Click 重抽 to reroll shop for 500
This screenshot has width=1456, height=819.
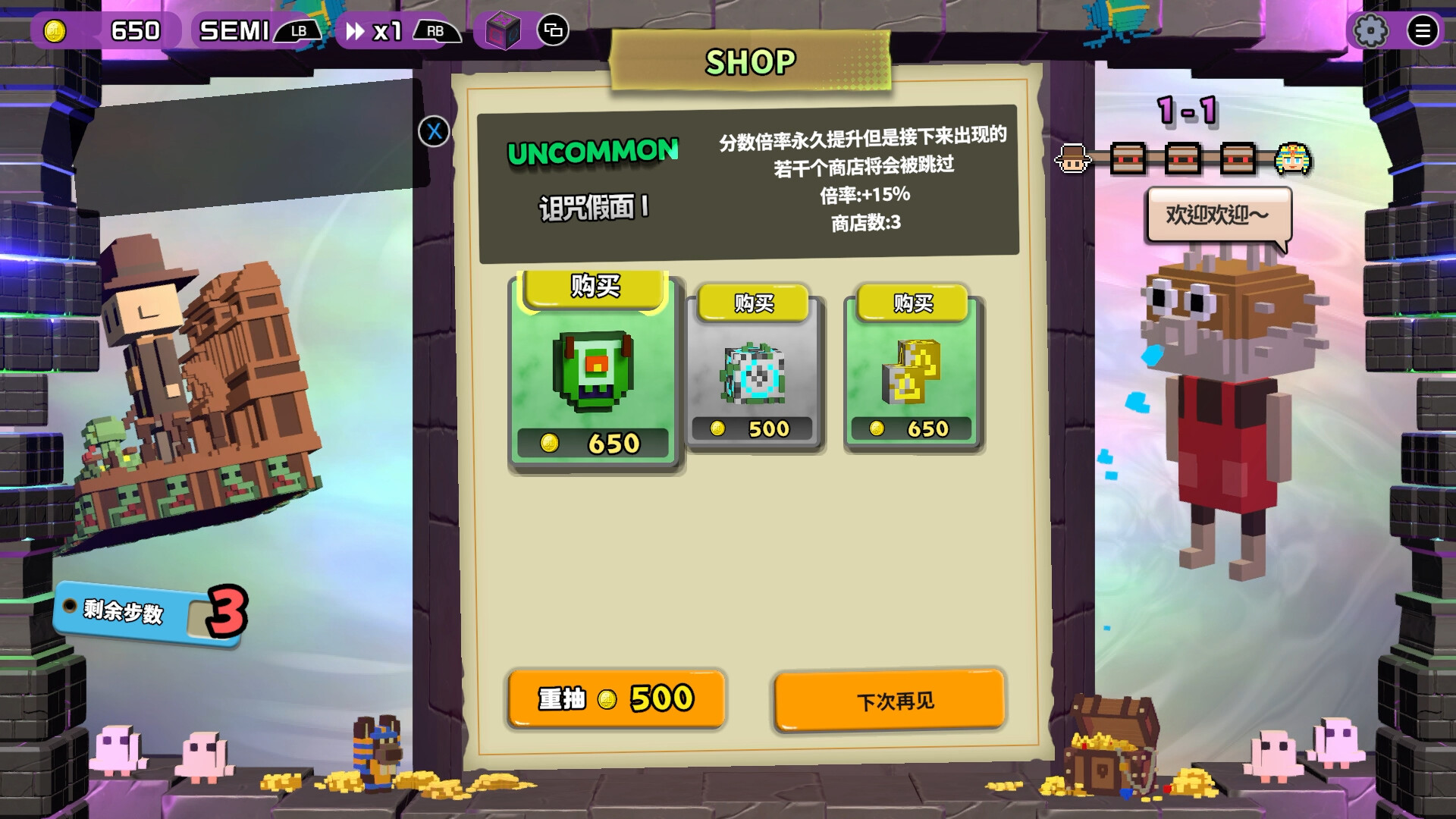click(x=616, y=699)
